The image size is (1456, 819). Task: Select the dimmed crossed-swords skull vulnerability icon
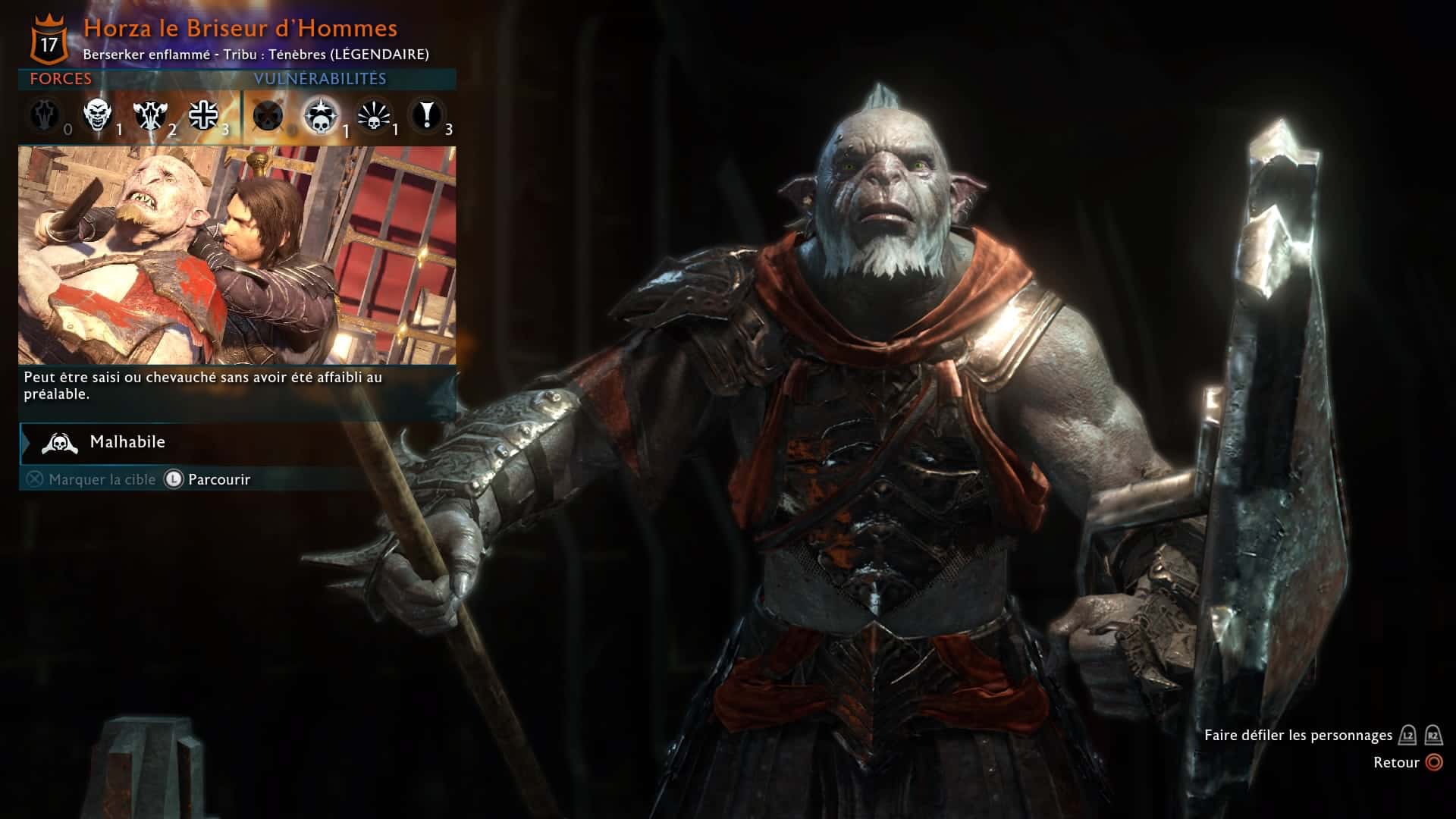(268, 116)
